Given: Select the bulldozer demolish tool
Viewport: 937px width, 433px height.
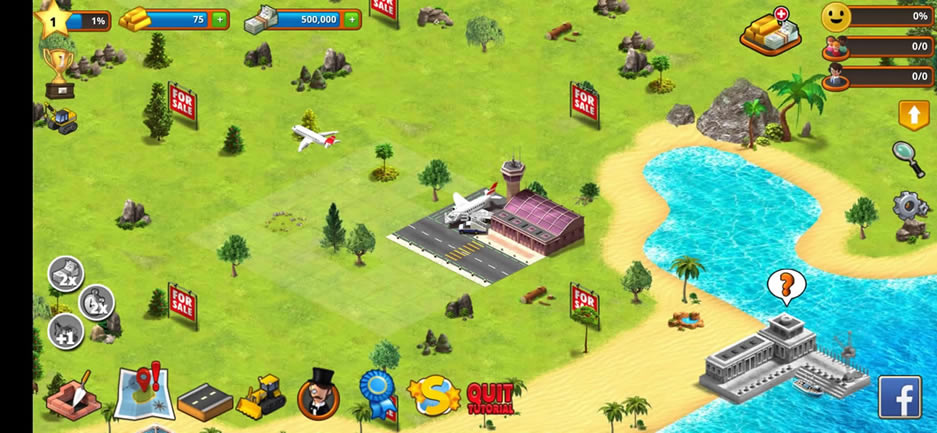Looking at the screenshot, I should (262, 396).
